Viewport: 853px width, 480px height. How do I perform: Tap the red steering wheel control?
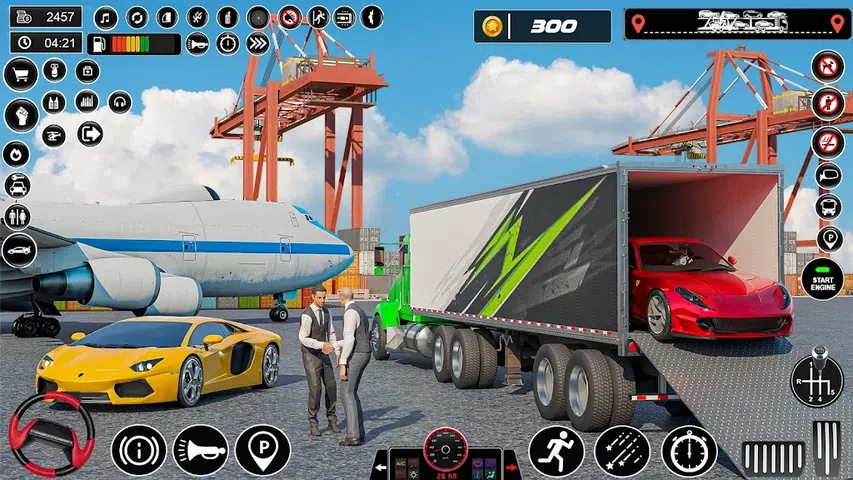click(51, 434)
